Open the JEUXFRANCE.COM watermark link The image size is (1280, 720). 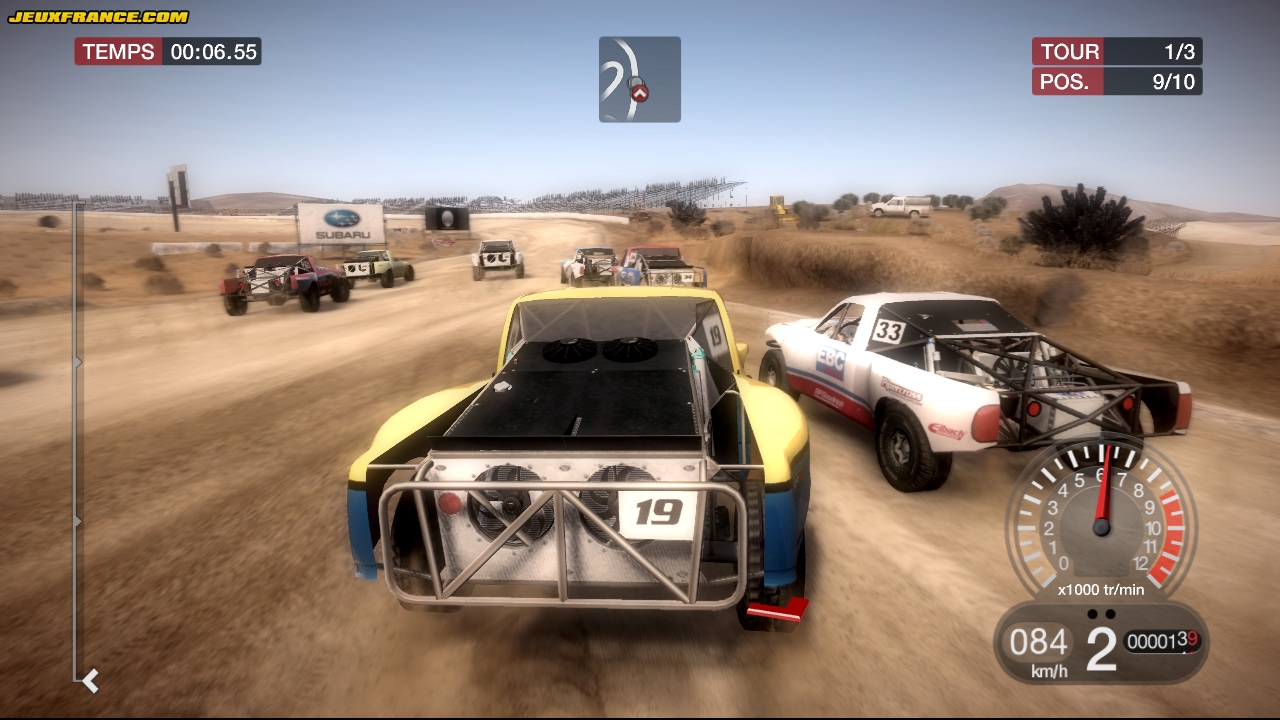[x=98, y=17]
